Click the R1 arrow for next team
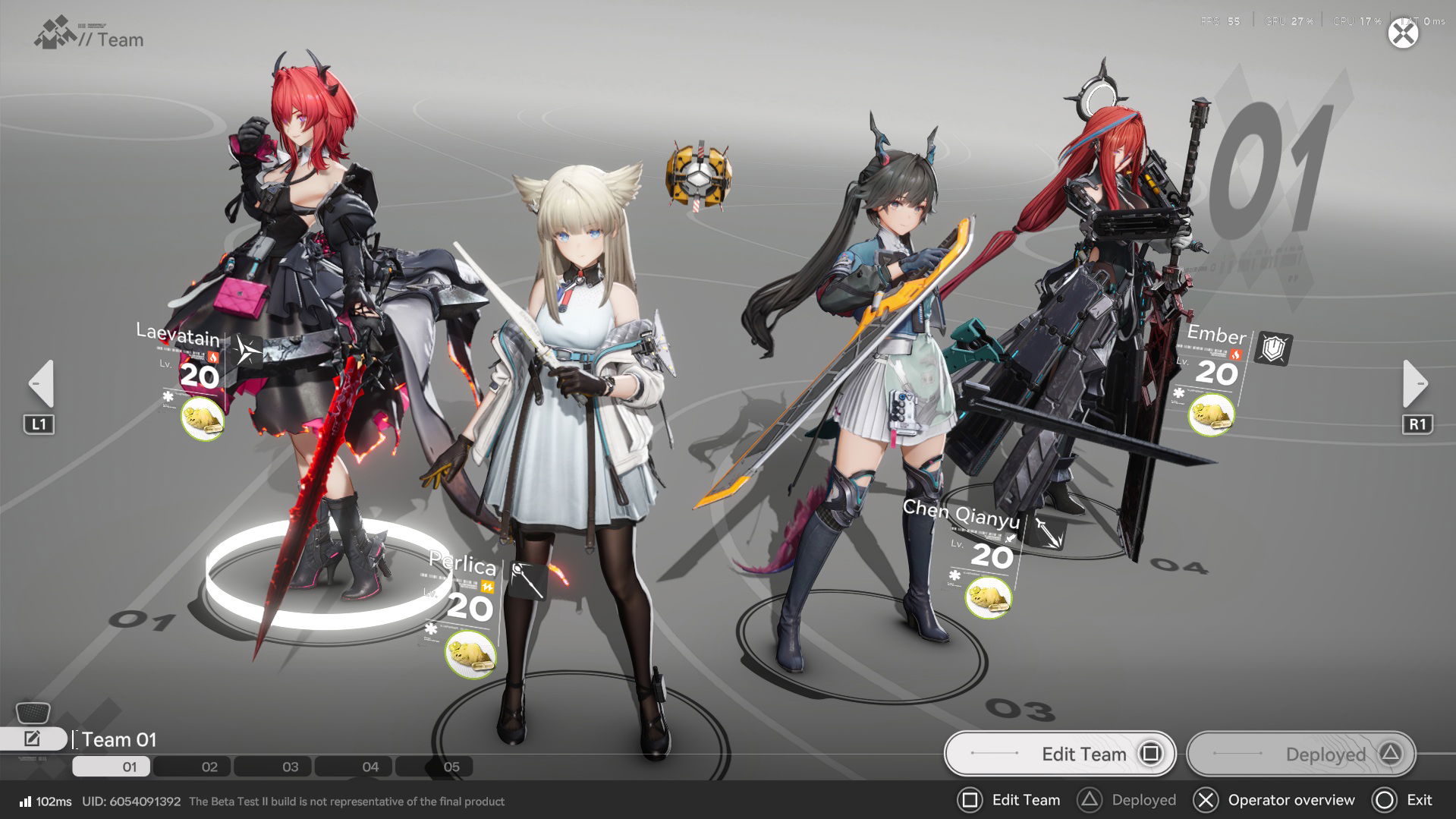The image size is (1456, 819). (x=1414, y=383)
